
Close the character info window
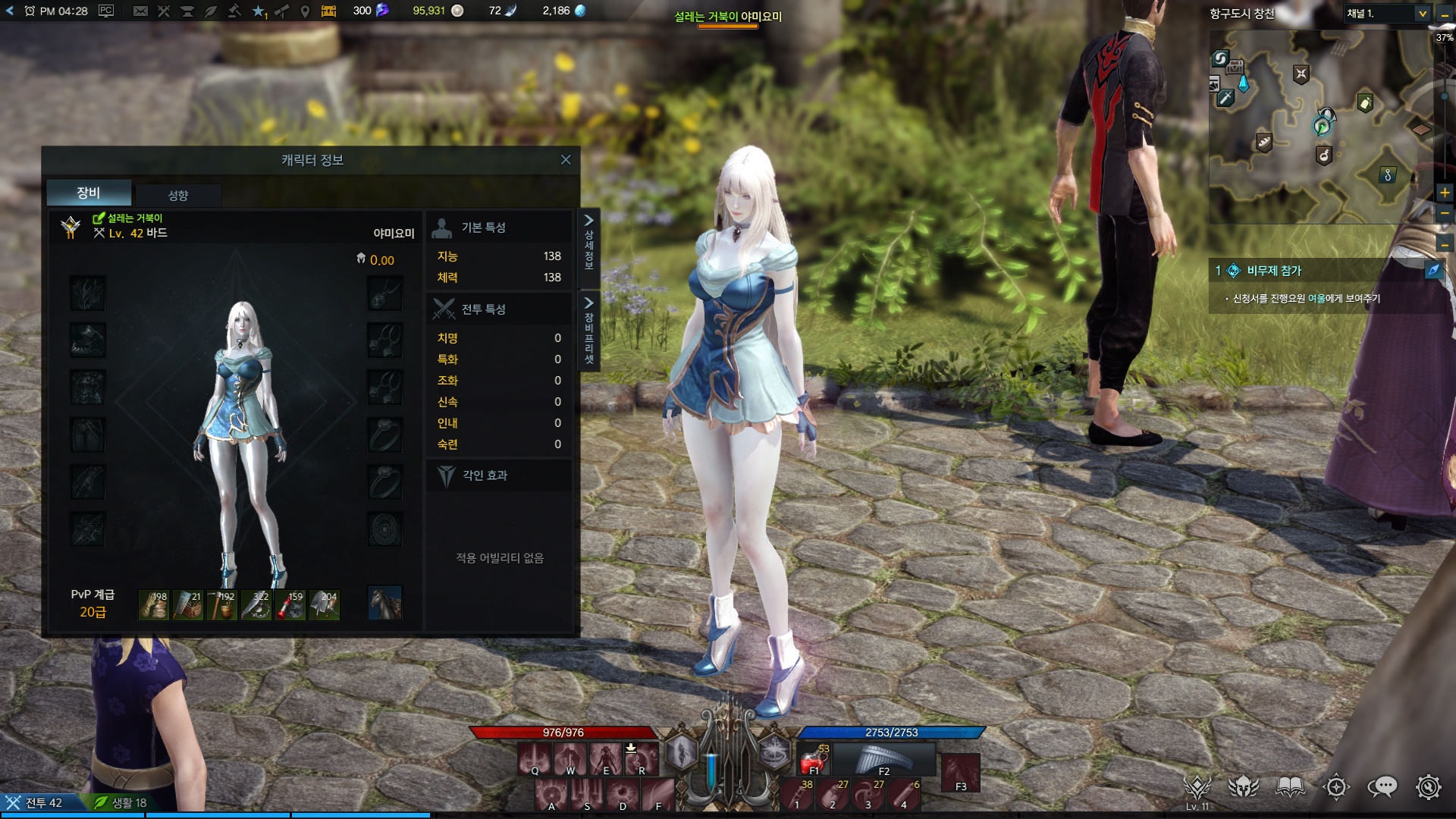(x=566, y=159)
